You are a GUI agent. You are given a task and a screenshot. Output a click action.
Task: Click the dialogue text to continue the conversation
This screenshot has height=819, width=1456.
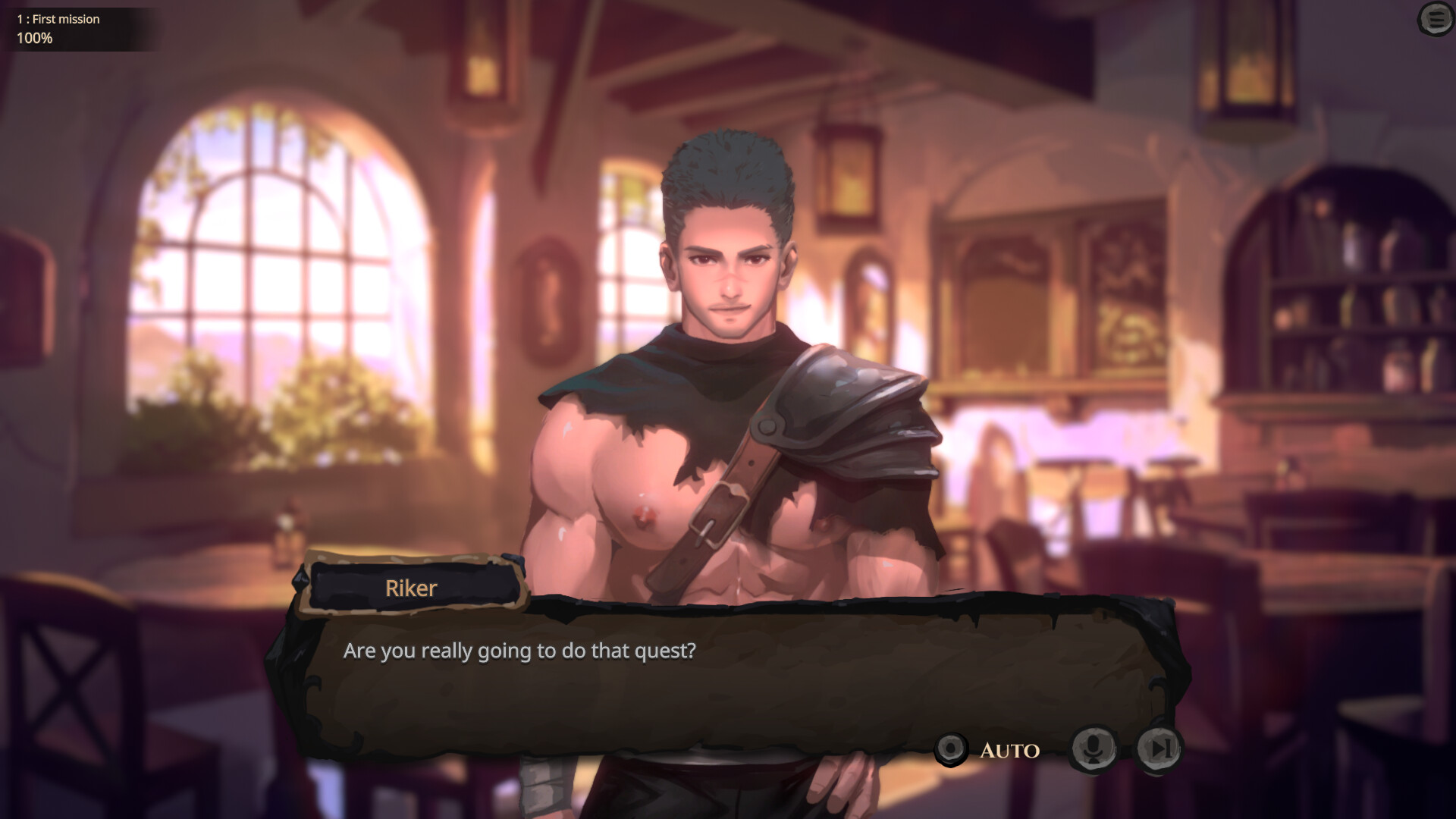click(x=520, y=650)
